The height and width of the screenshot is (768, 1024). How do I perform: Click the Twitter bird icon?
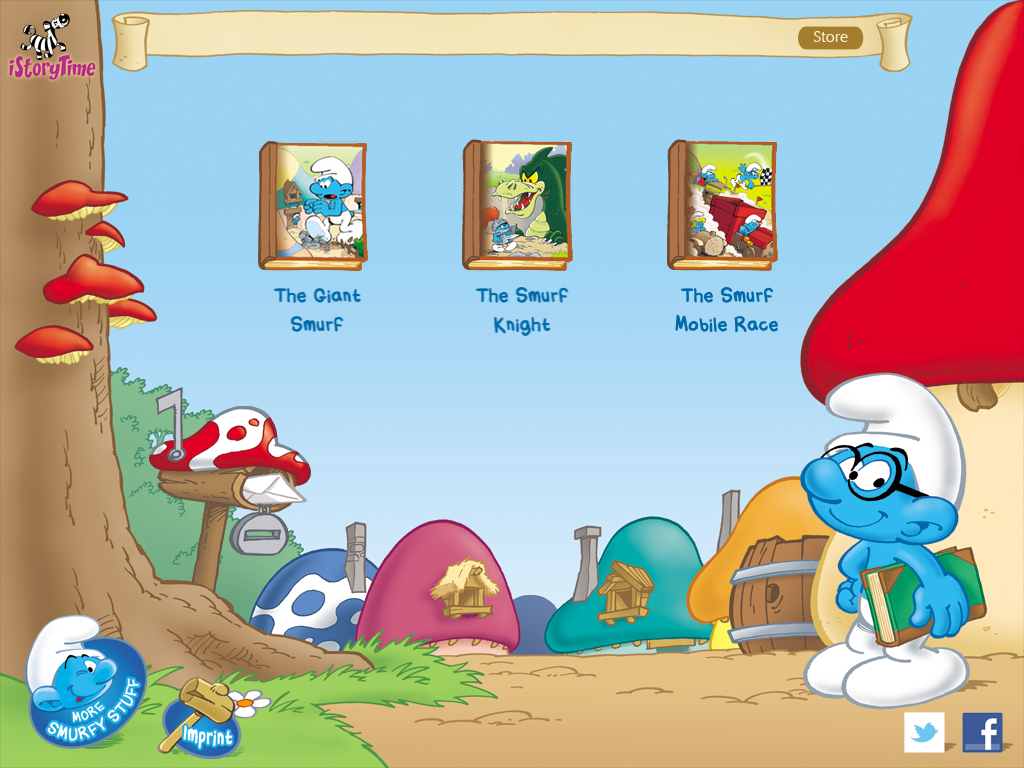[924, 732]
